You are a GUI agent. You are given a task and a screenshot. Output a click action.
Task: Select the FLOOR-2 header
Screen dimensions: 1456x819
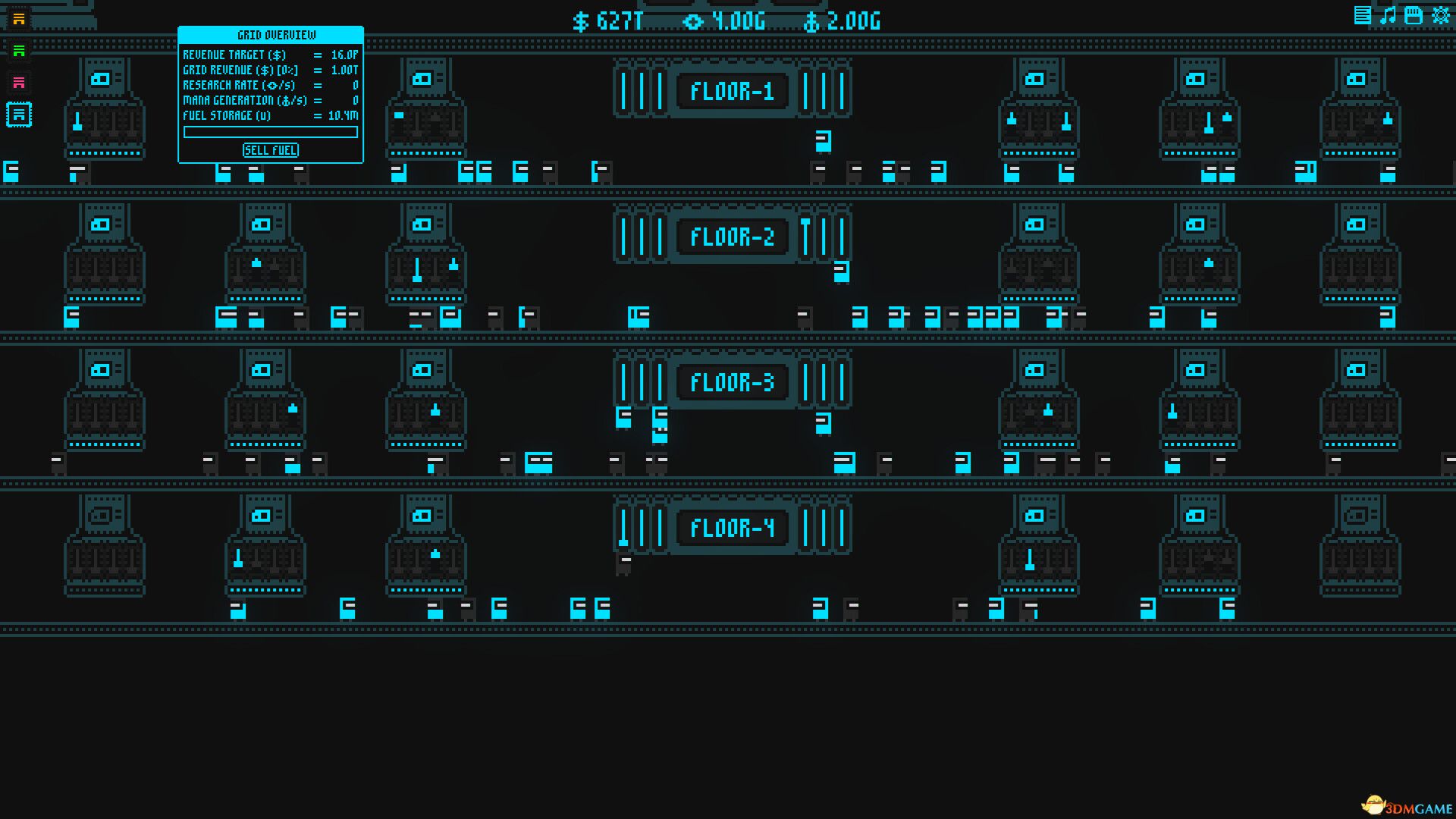(x=733, y=237)
